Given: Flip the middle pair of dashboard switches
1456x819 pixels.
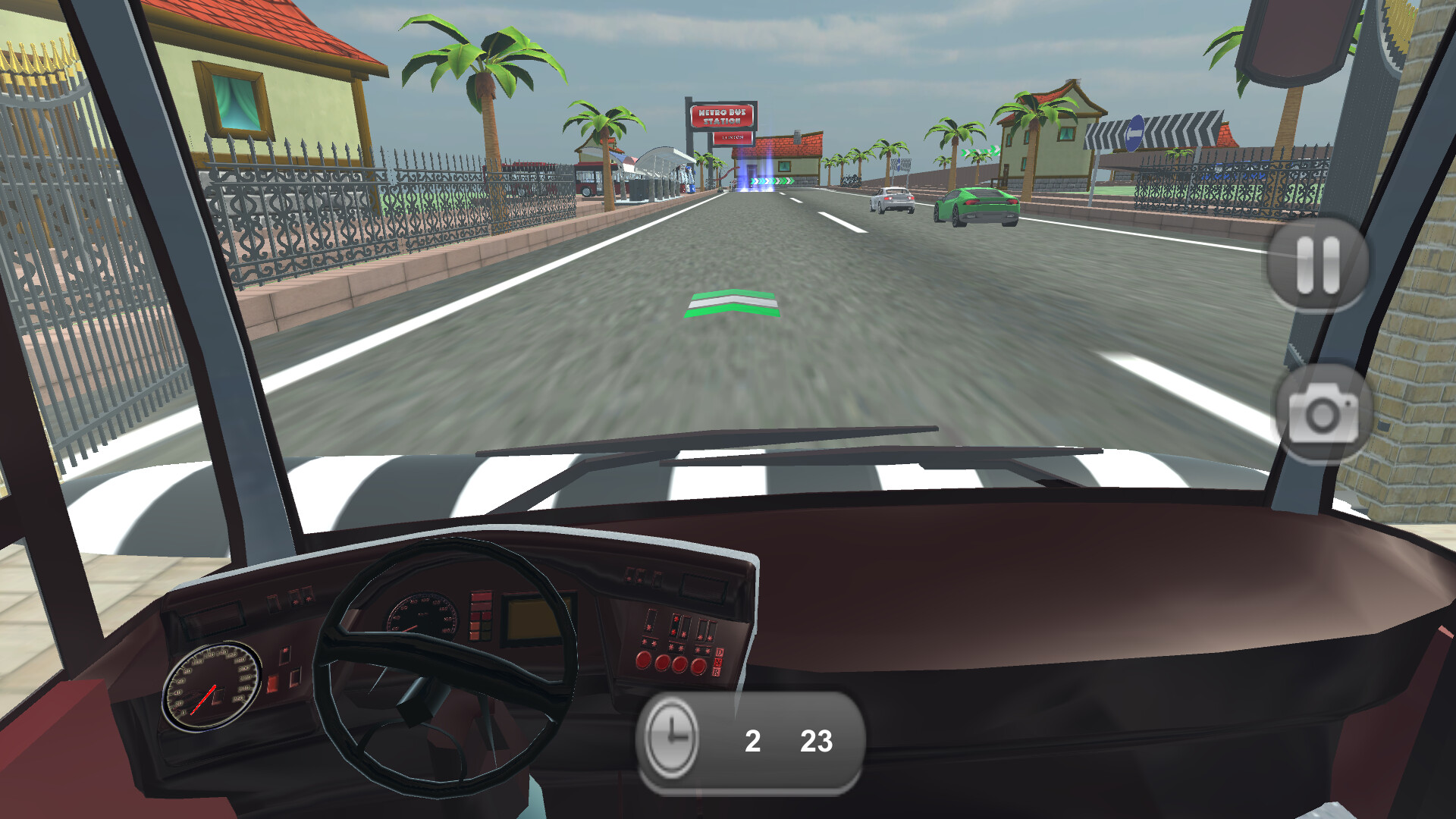Looking at the screenshot, I should [681, 626].
